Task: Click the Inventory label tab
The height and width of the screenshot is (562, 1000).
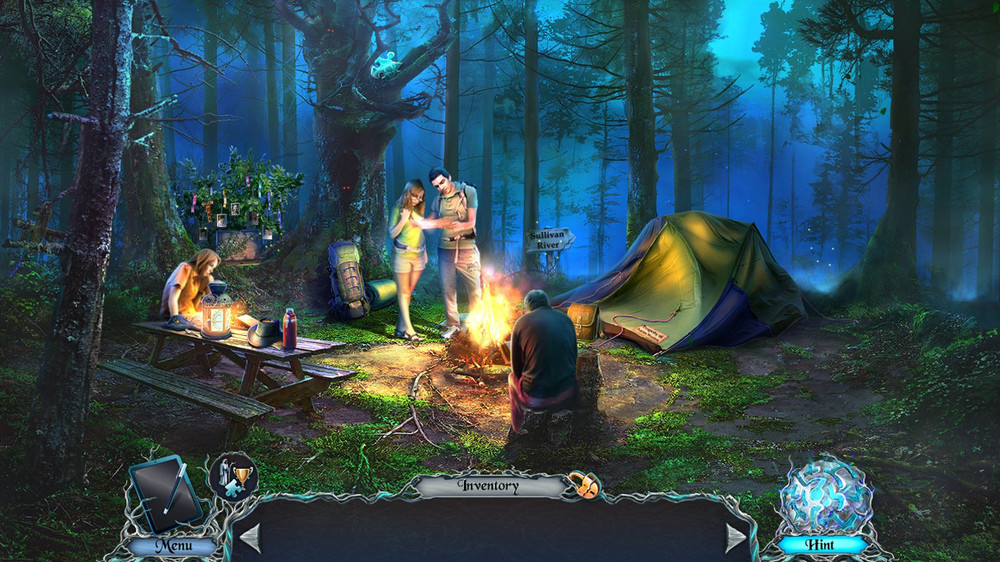Action: tap(489, 486)
